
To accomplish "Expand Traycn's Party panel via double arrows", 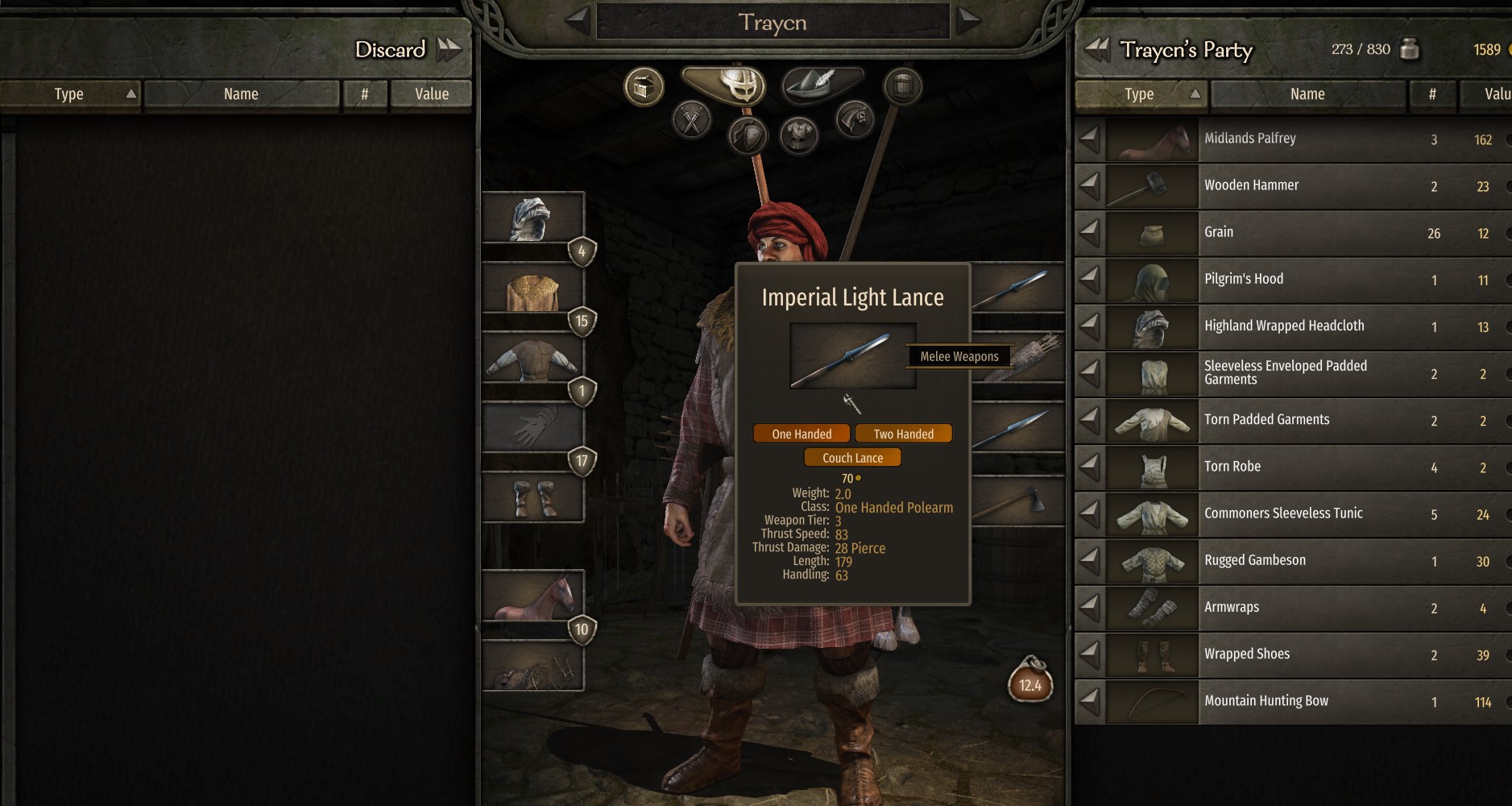I will pyautogui.click(x=1097, y=50).
